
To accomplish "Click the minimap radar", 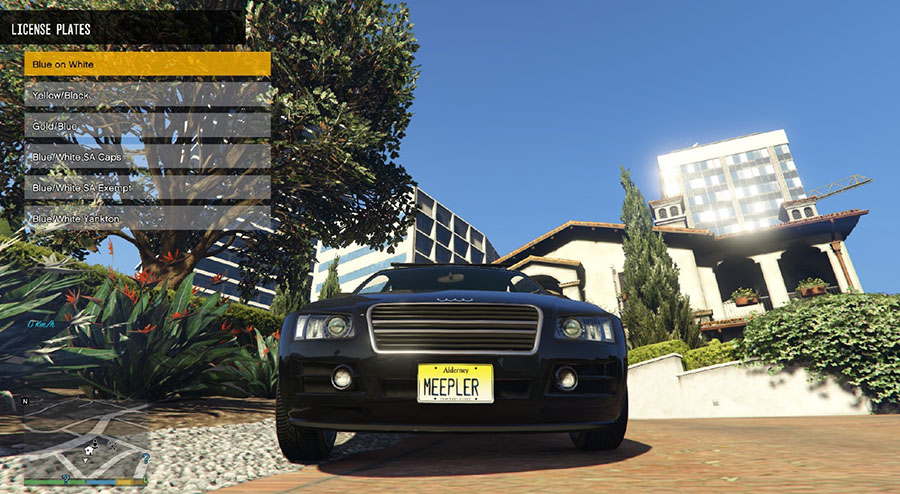I will 86,437.
